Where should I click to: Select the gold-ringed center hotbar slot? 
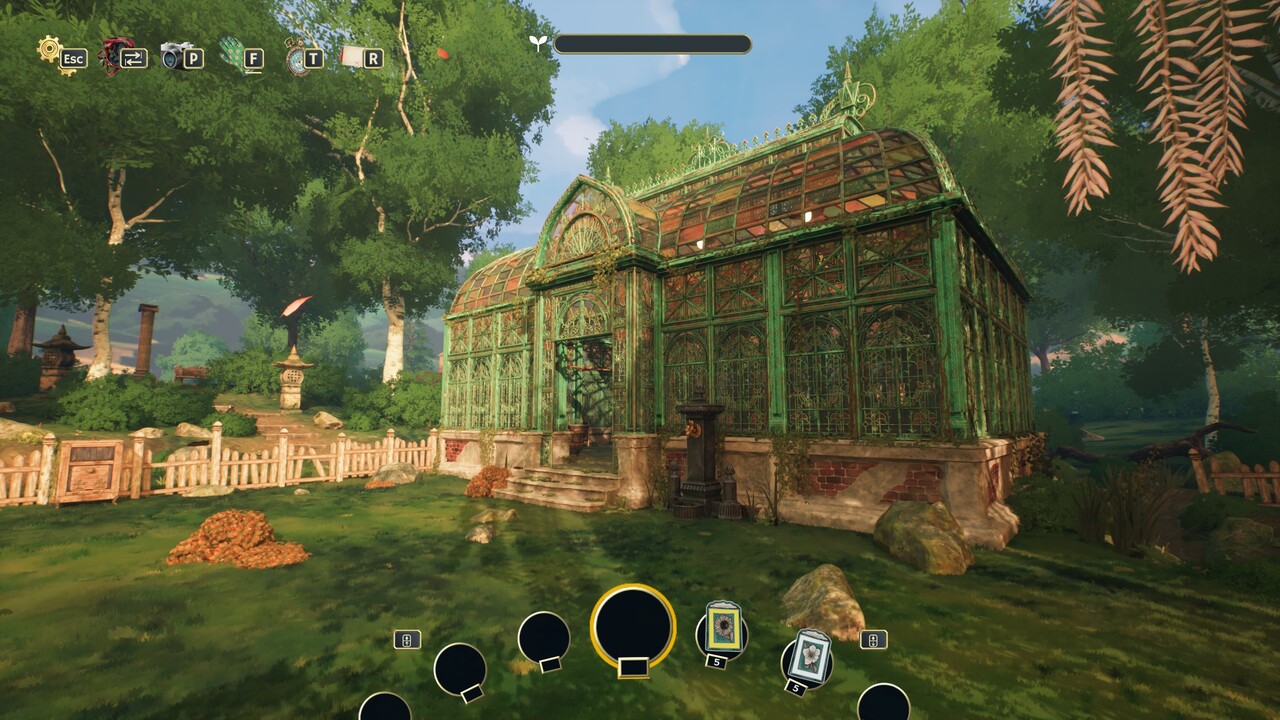click(x=632, y=626)
